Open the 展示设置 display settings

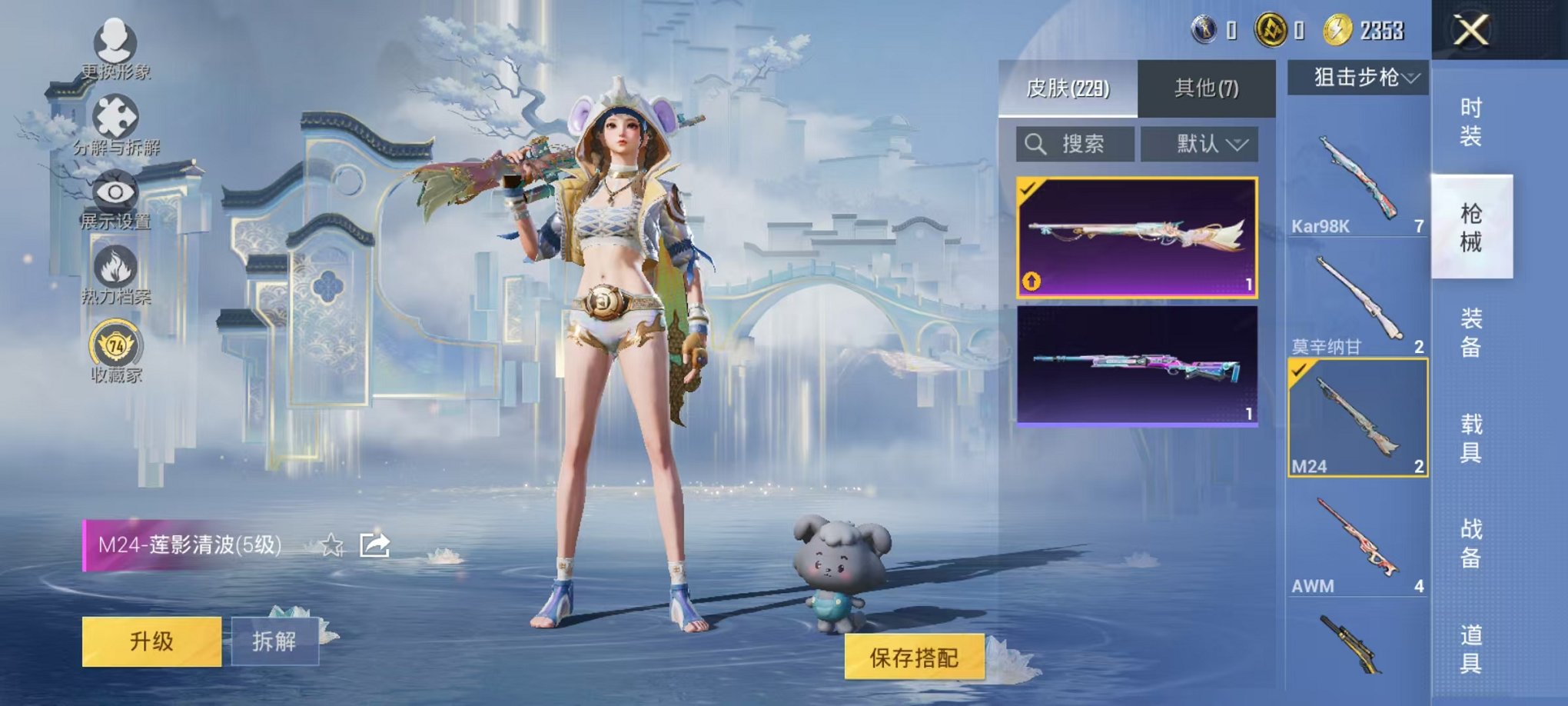click(115, 191)
